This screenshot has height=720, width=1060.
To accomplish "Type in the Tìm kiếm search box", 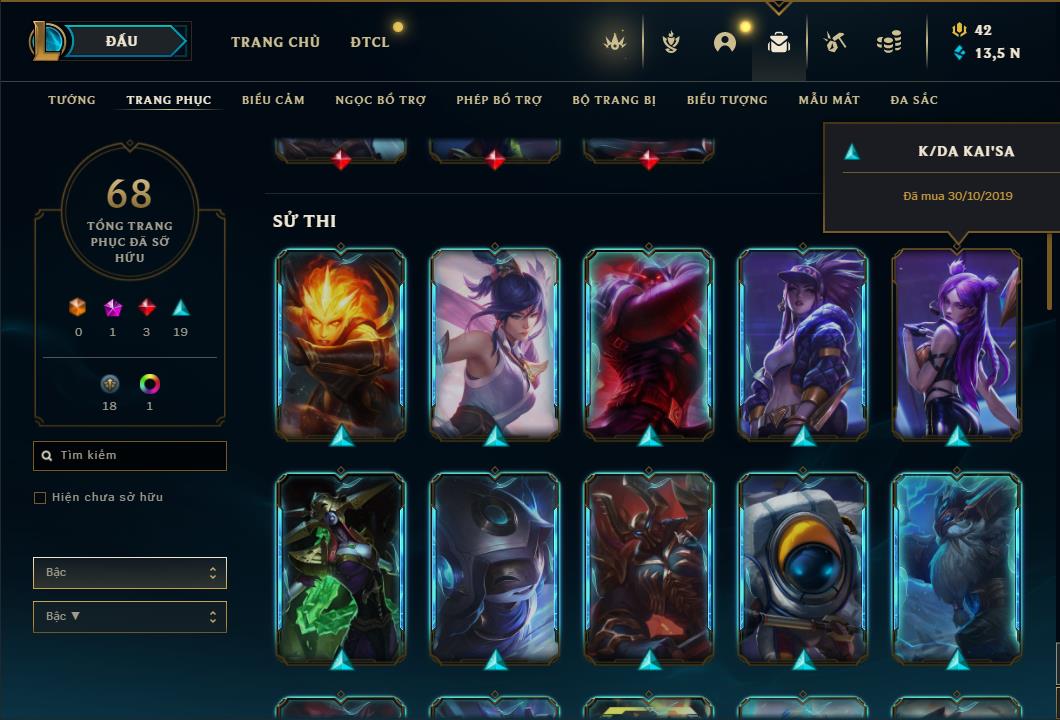I will [x=135, y=456].
